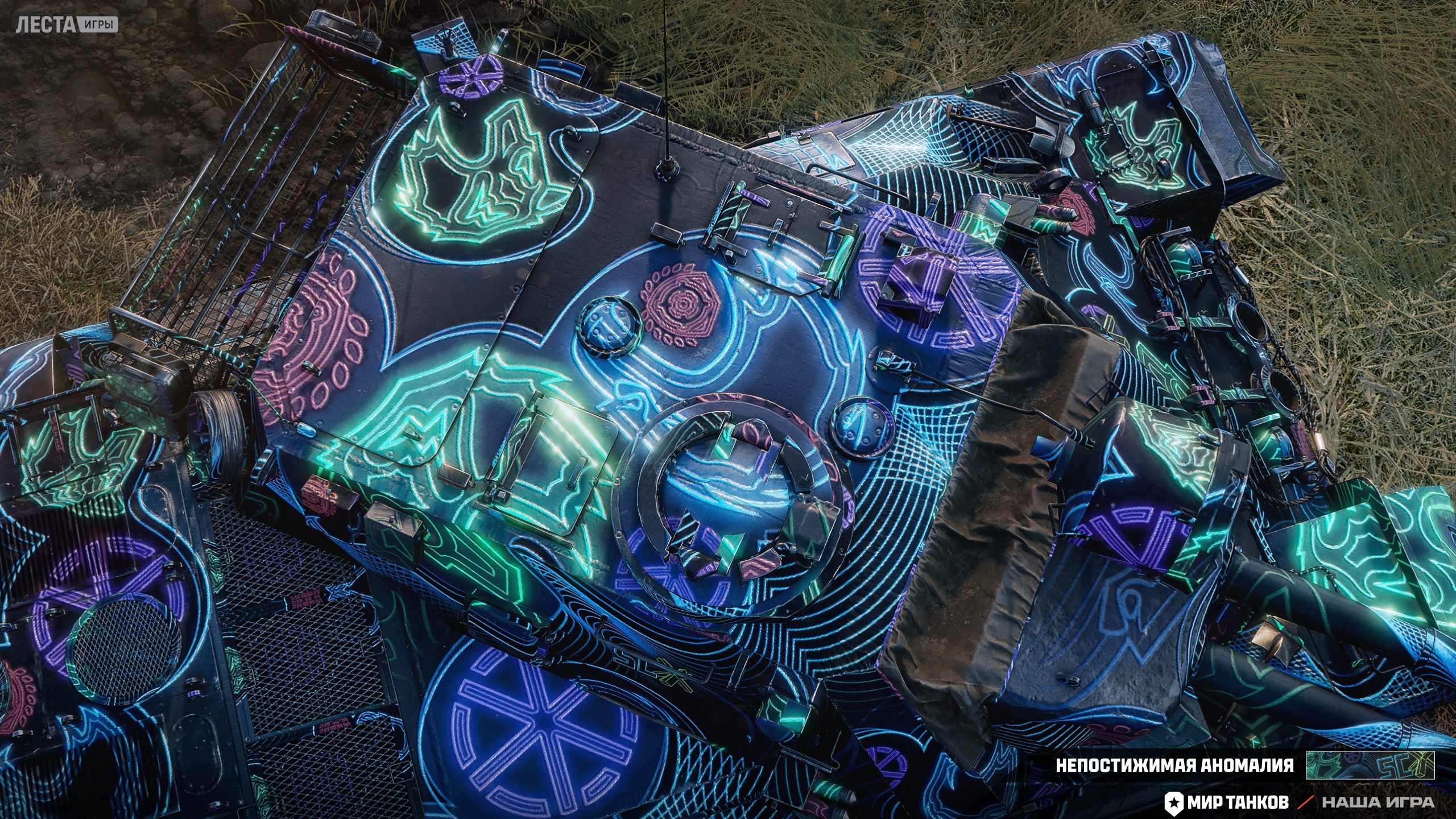Screen dimensions: 1456x819
Task: Click the Леста Игры logo
Action: [67, 24]
